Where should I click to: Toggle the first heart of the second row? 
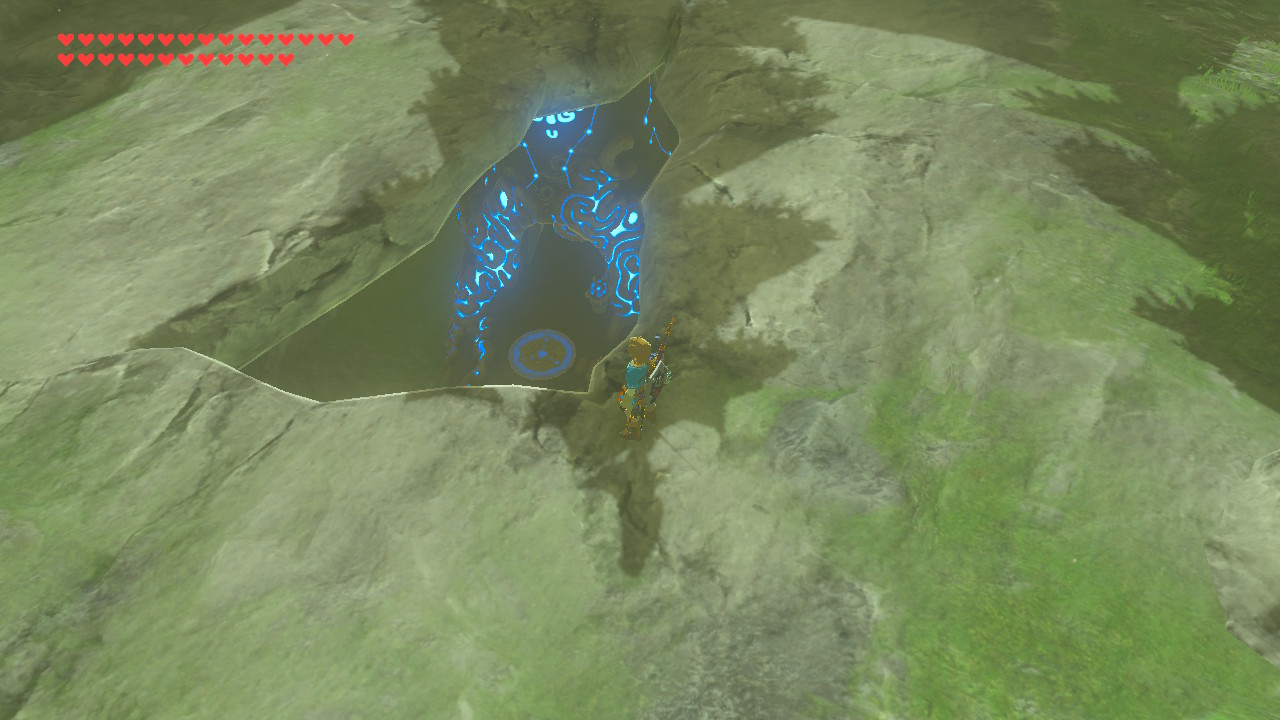[65, 58]
